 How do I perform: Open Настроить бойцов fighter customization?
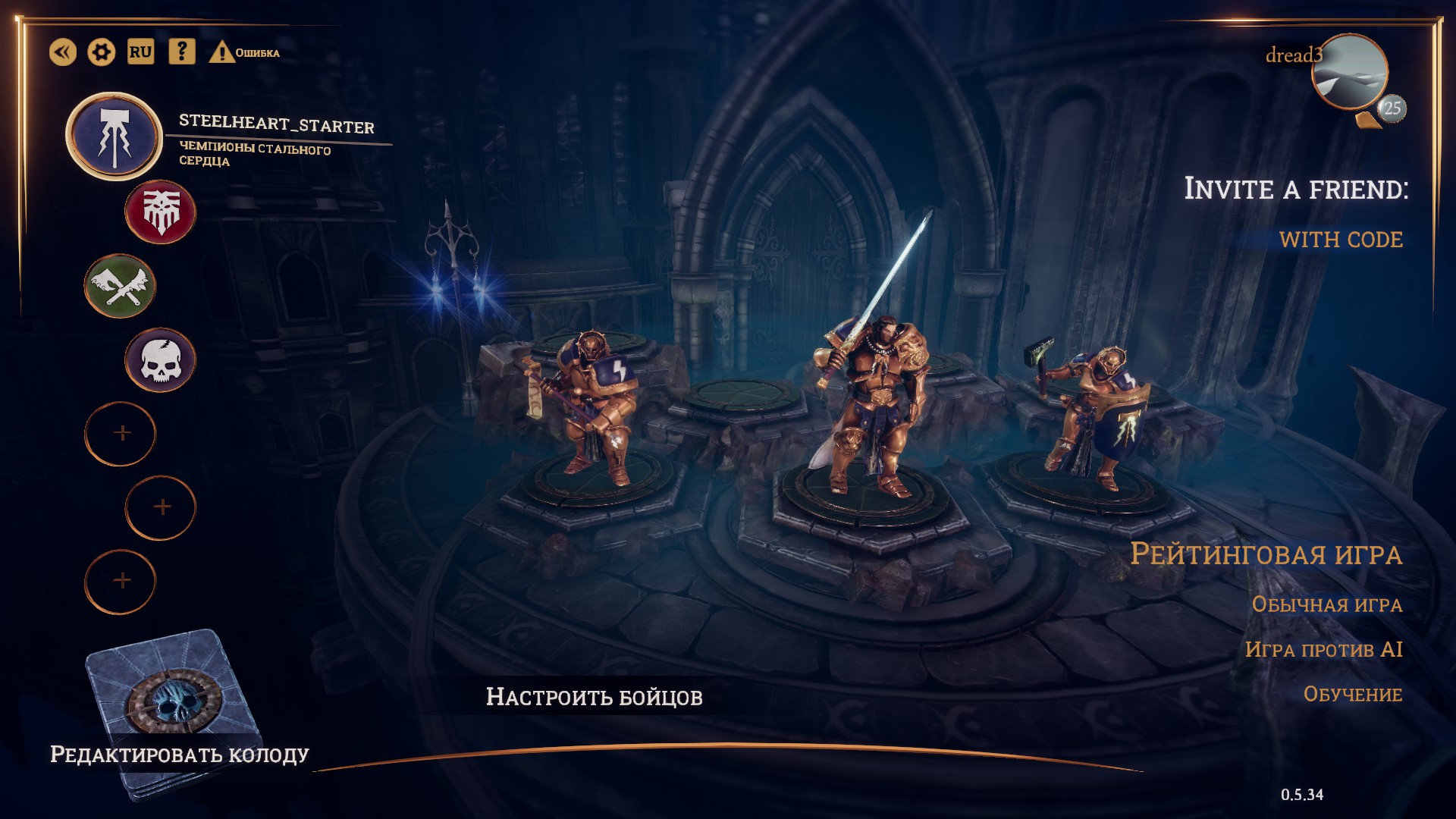click(x=594, y=697)
